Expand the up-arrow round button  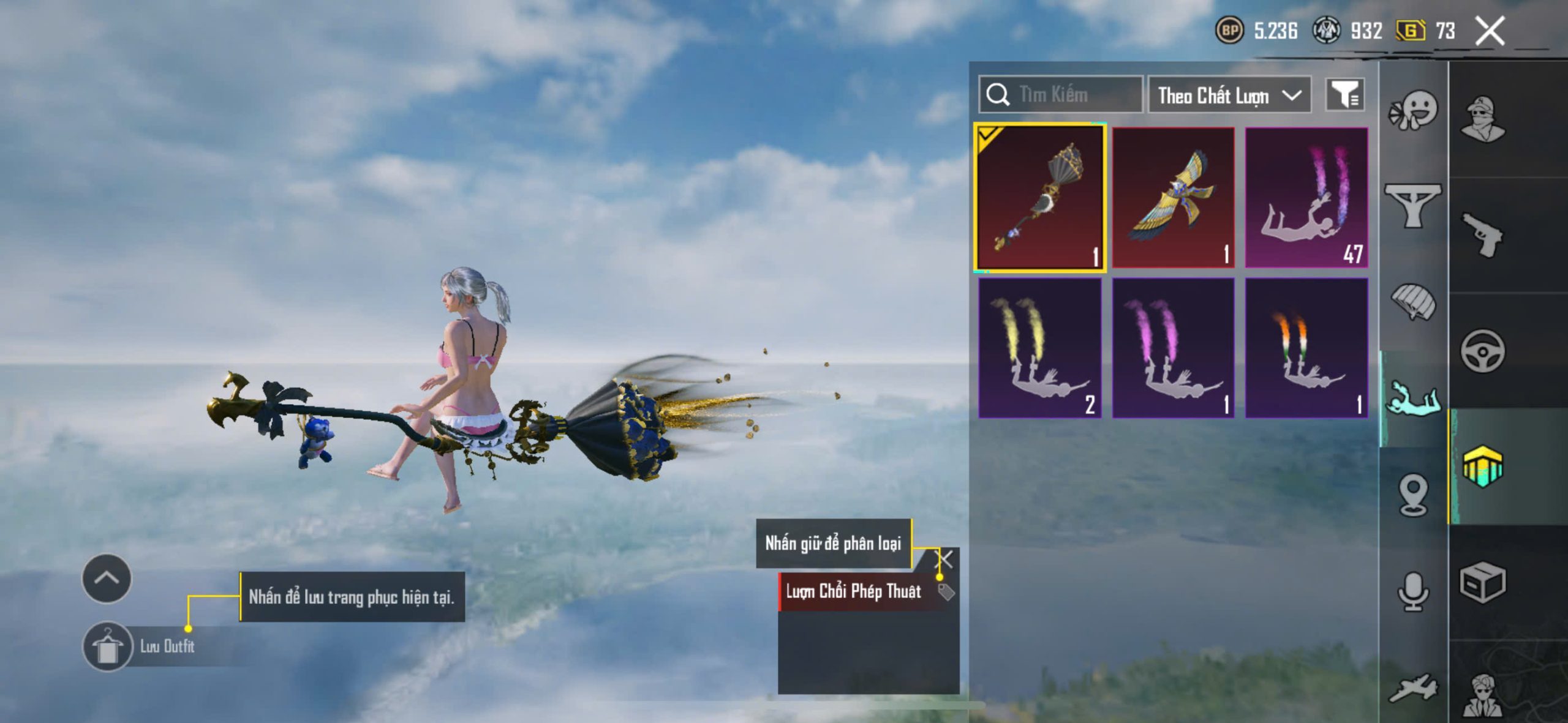(107, 579)
